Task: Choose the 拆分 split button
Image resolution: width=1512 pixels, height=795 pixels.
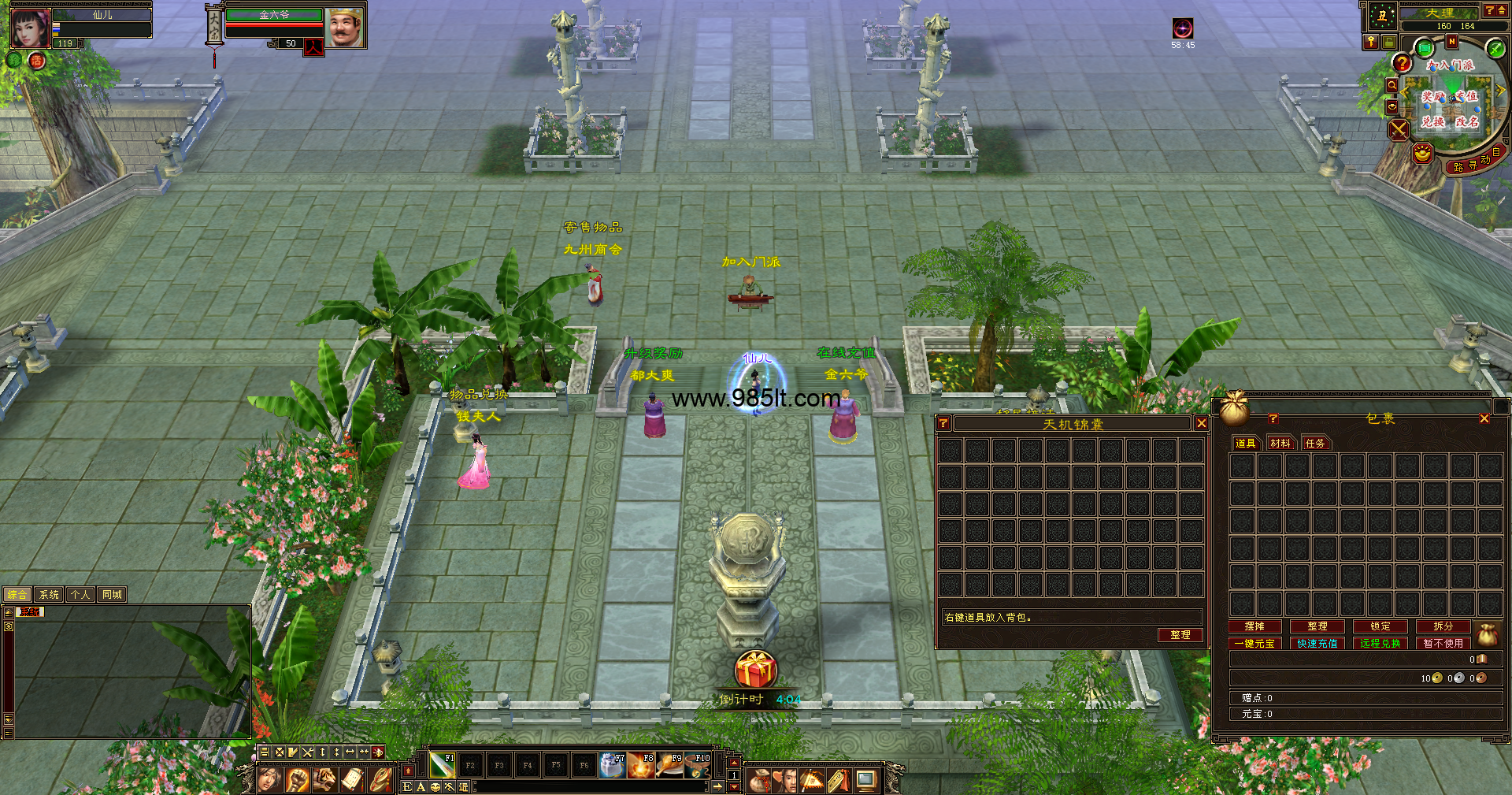Action: coord(1443,626)
